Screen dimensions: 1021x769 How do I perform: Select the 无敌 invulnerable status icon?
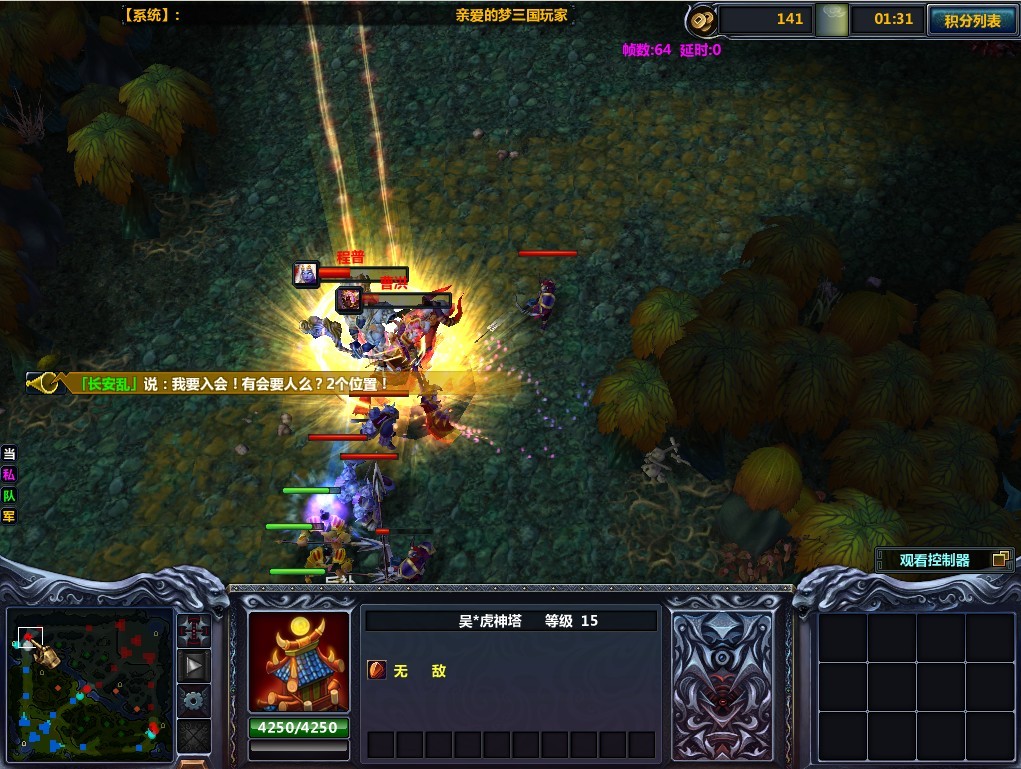(x=378, y=671)
